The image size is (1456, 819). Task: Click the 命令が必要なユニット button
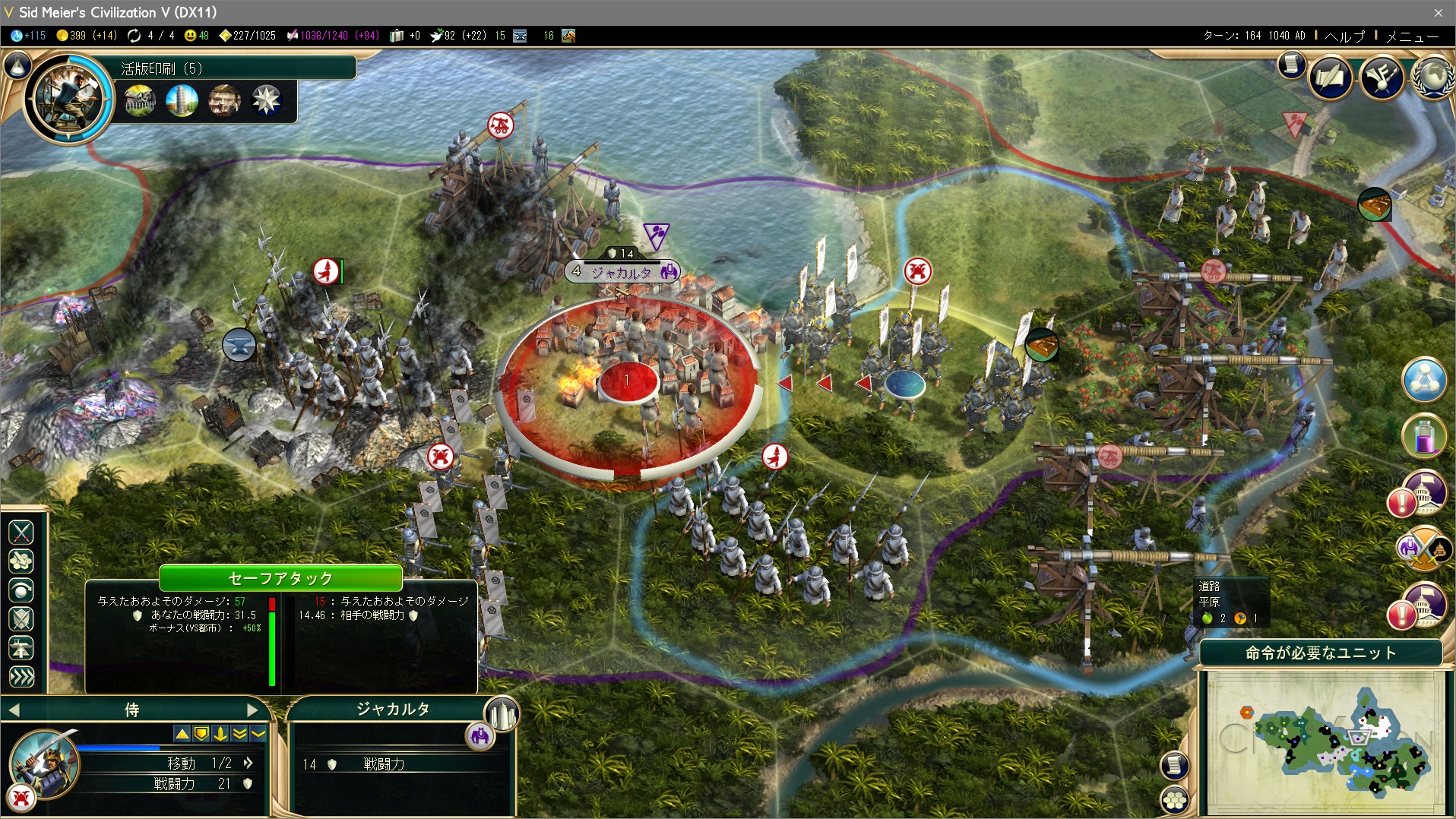(1320, 653)
